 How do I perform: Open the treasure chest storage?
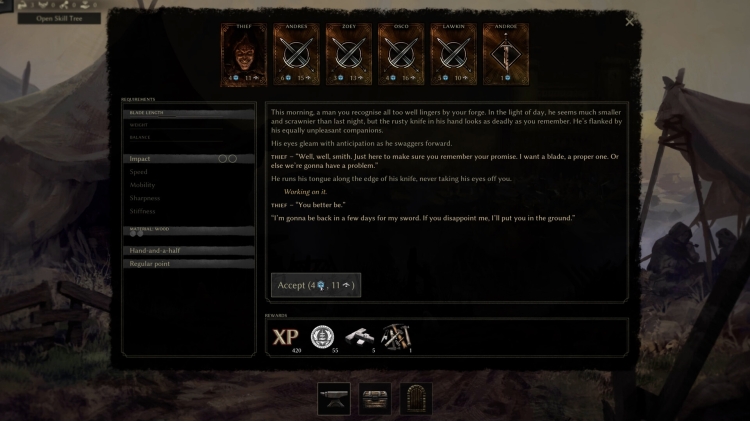click(374, 398)
